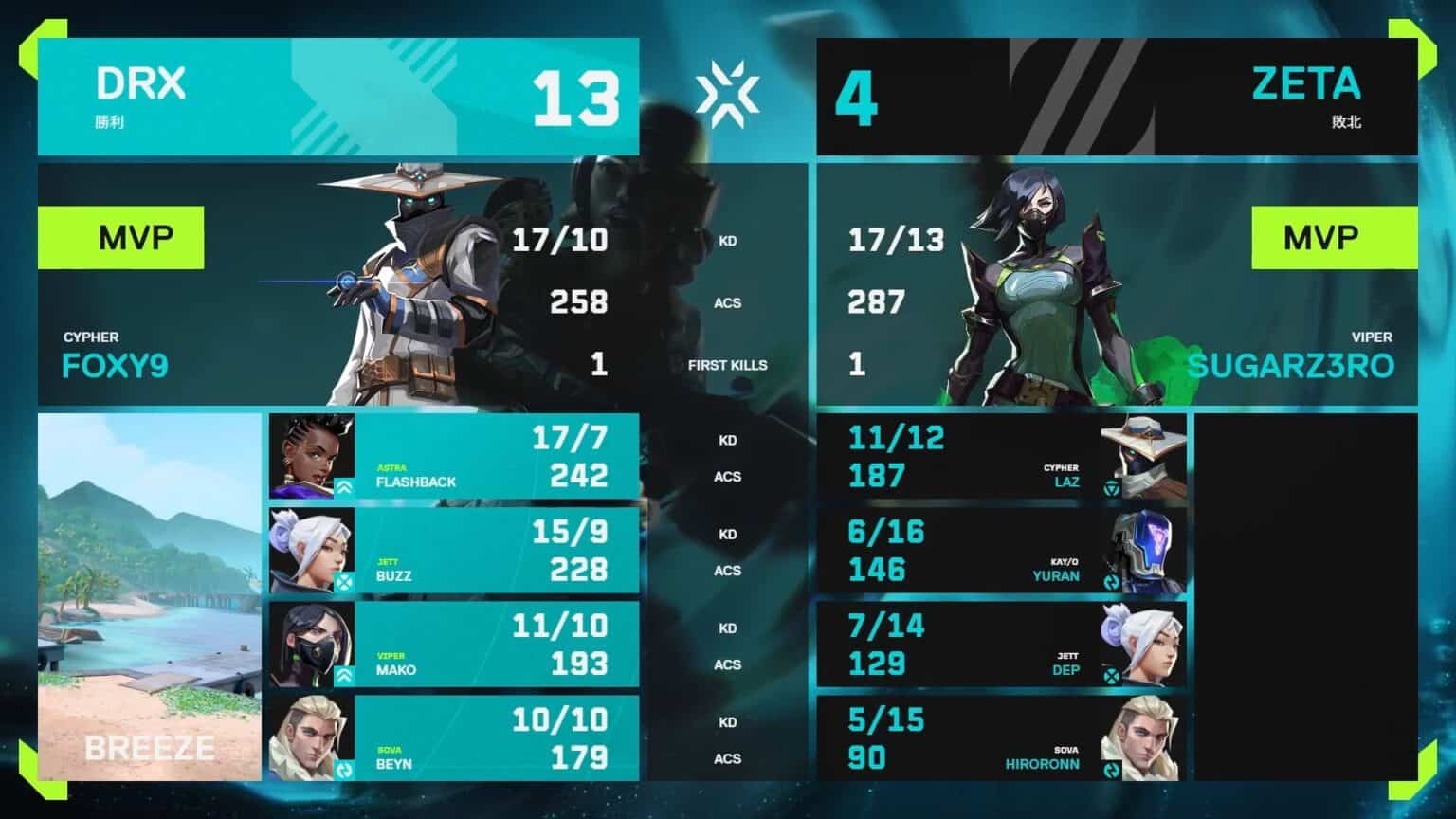
Task: Select Buzz's Jett player row
Action: (x=453, y=550)
